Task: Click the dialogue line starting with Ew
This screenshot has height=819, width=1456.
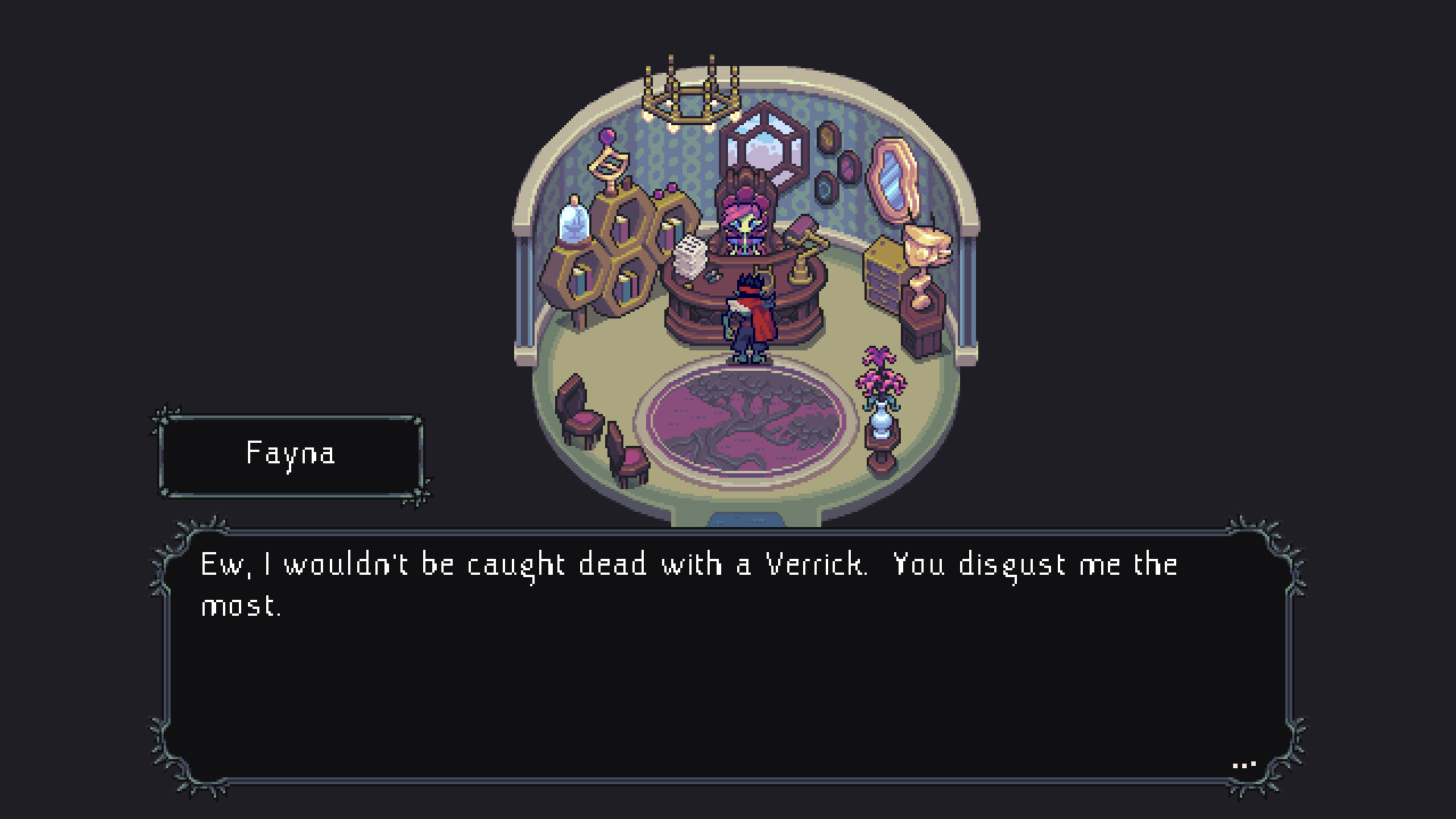Action: 682,565
